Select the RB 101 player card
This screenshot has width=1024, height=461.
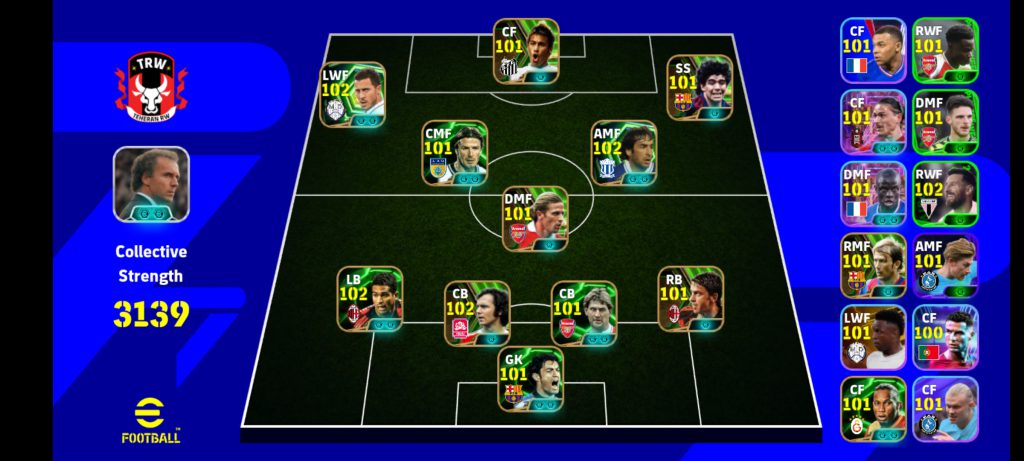pos(690,298)
